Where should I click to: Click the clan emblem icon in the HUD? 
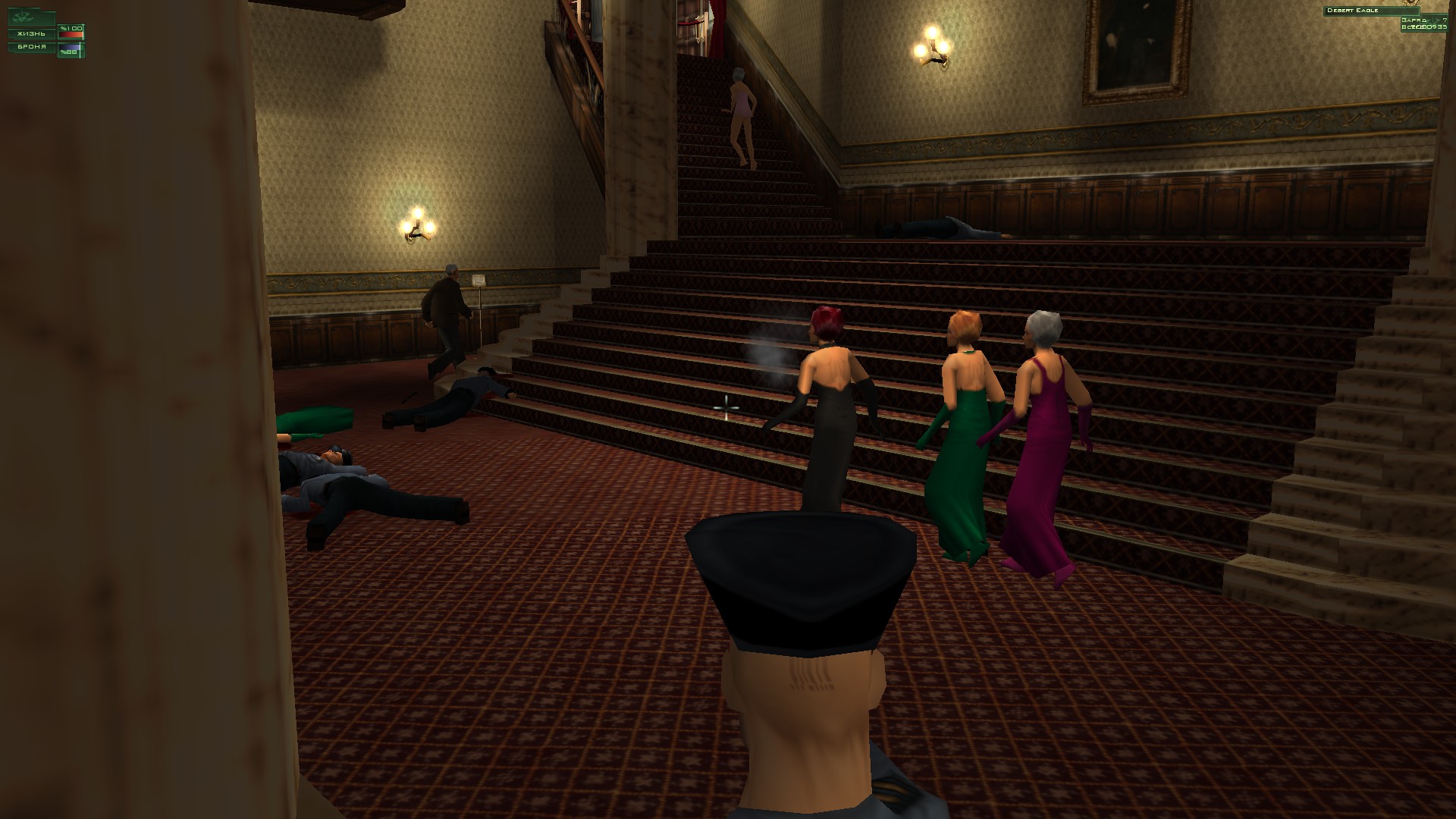click(x=22, y=17)
